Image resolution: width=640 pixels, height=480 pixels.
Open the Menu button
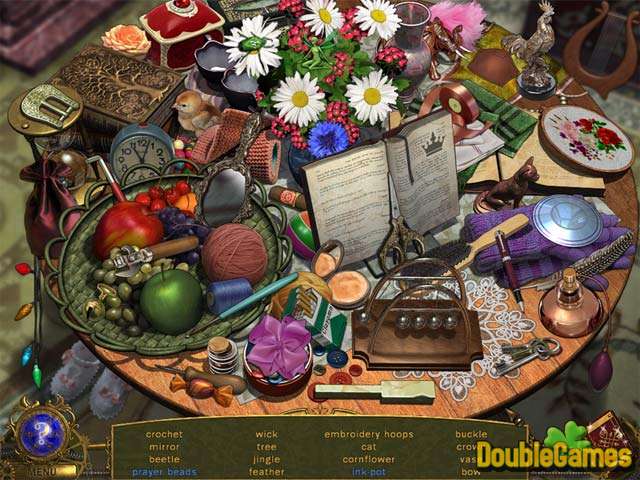43,469
